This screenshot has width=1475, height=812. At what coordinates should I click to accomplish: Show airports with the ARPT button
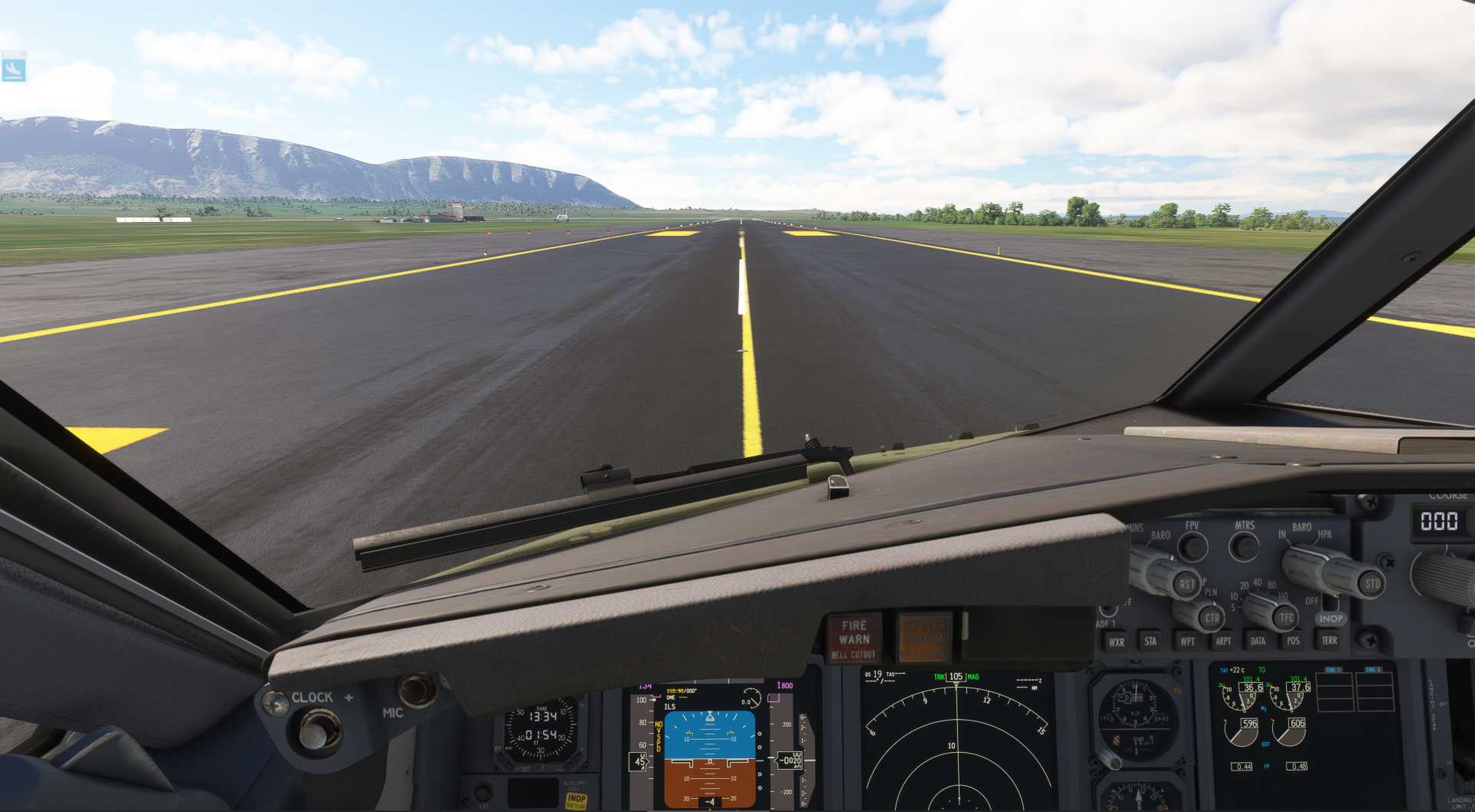coord(1223,641)
